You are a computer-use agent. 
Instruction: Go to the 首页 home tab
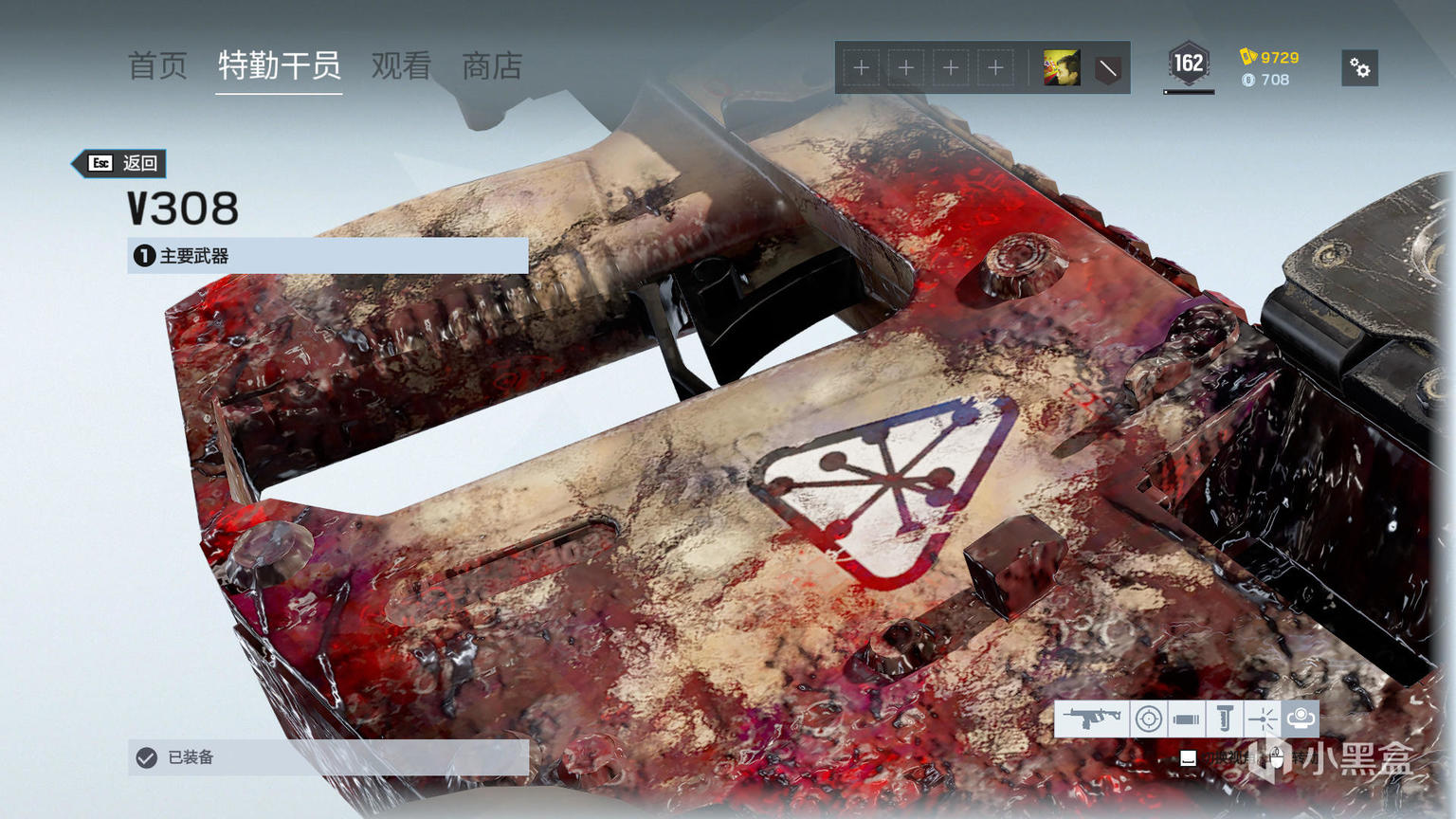coord(157,66)
